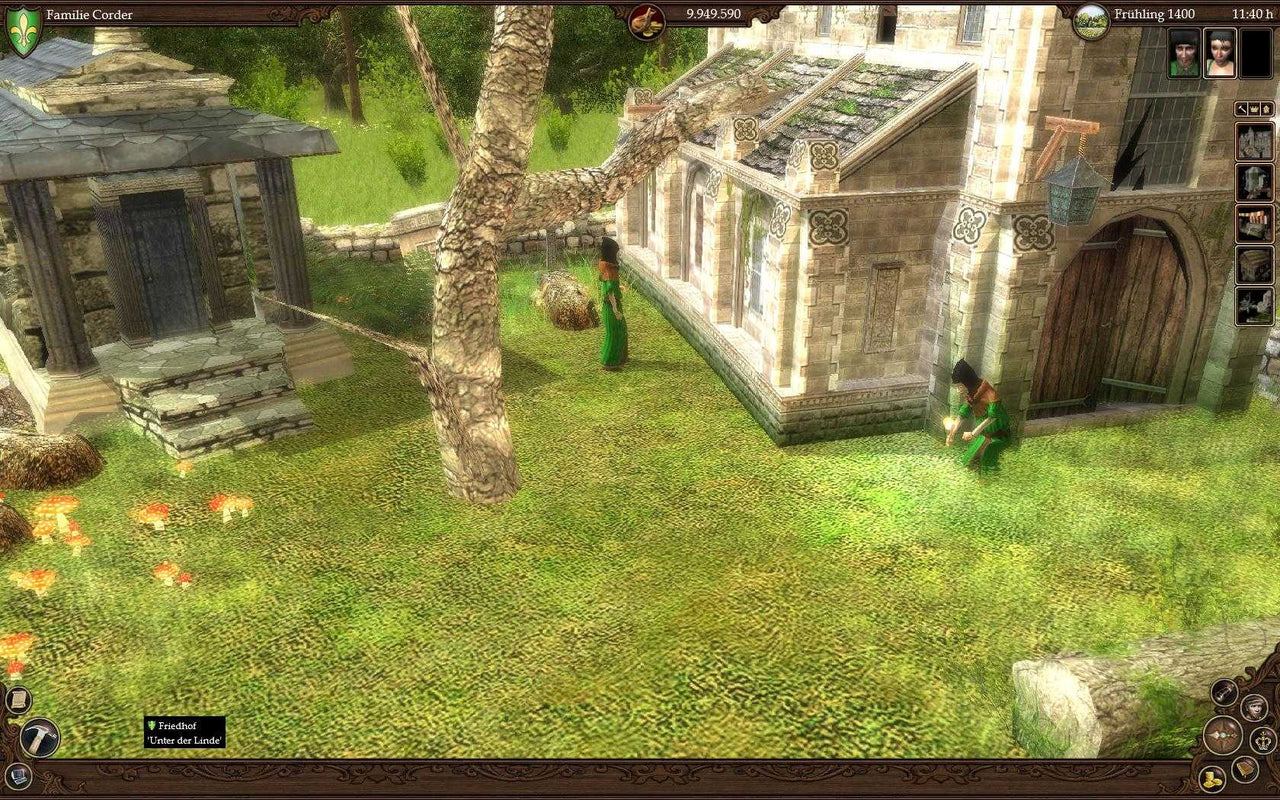Open the build menu via the hammer icon
Screen dimensions: 1280x800
[40, 737]
